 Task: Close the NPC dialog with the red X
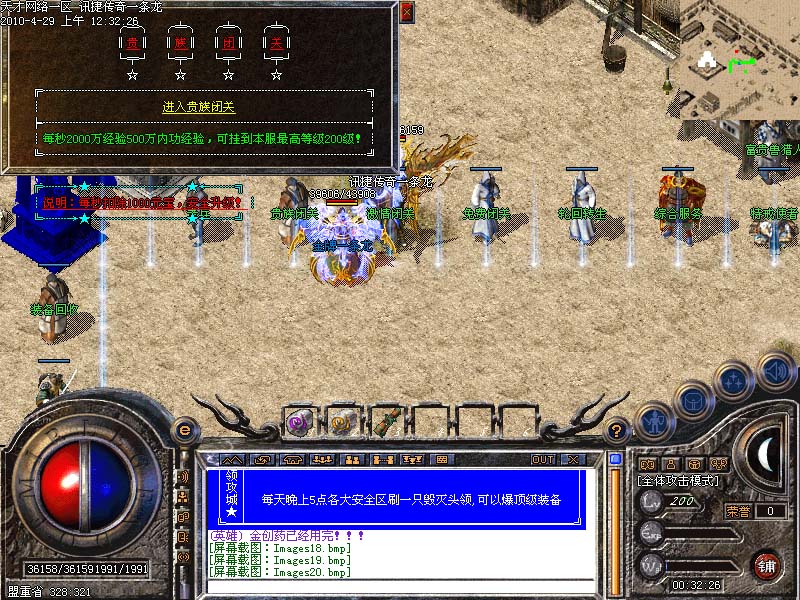click(x=406, y=13)
